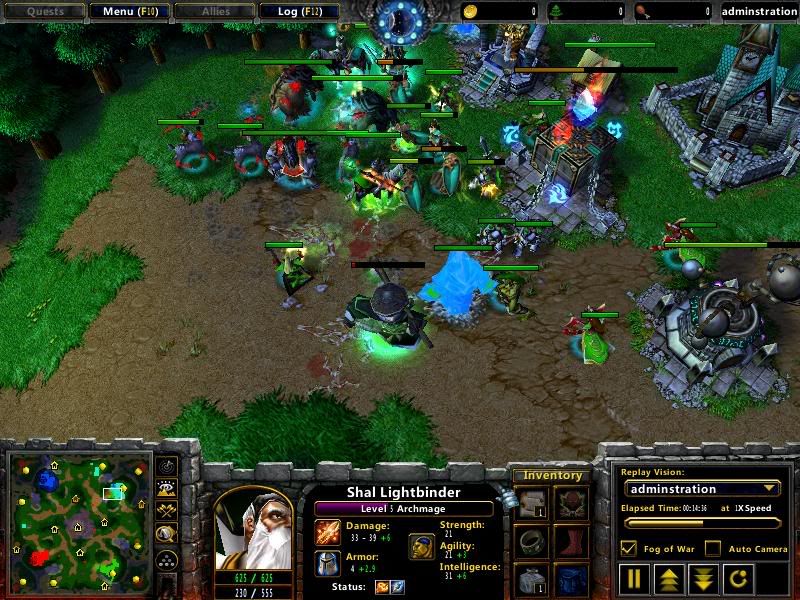Select the blue robe inventory item

click(x=569, y=580)
